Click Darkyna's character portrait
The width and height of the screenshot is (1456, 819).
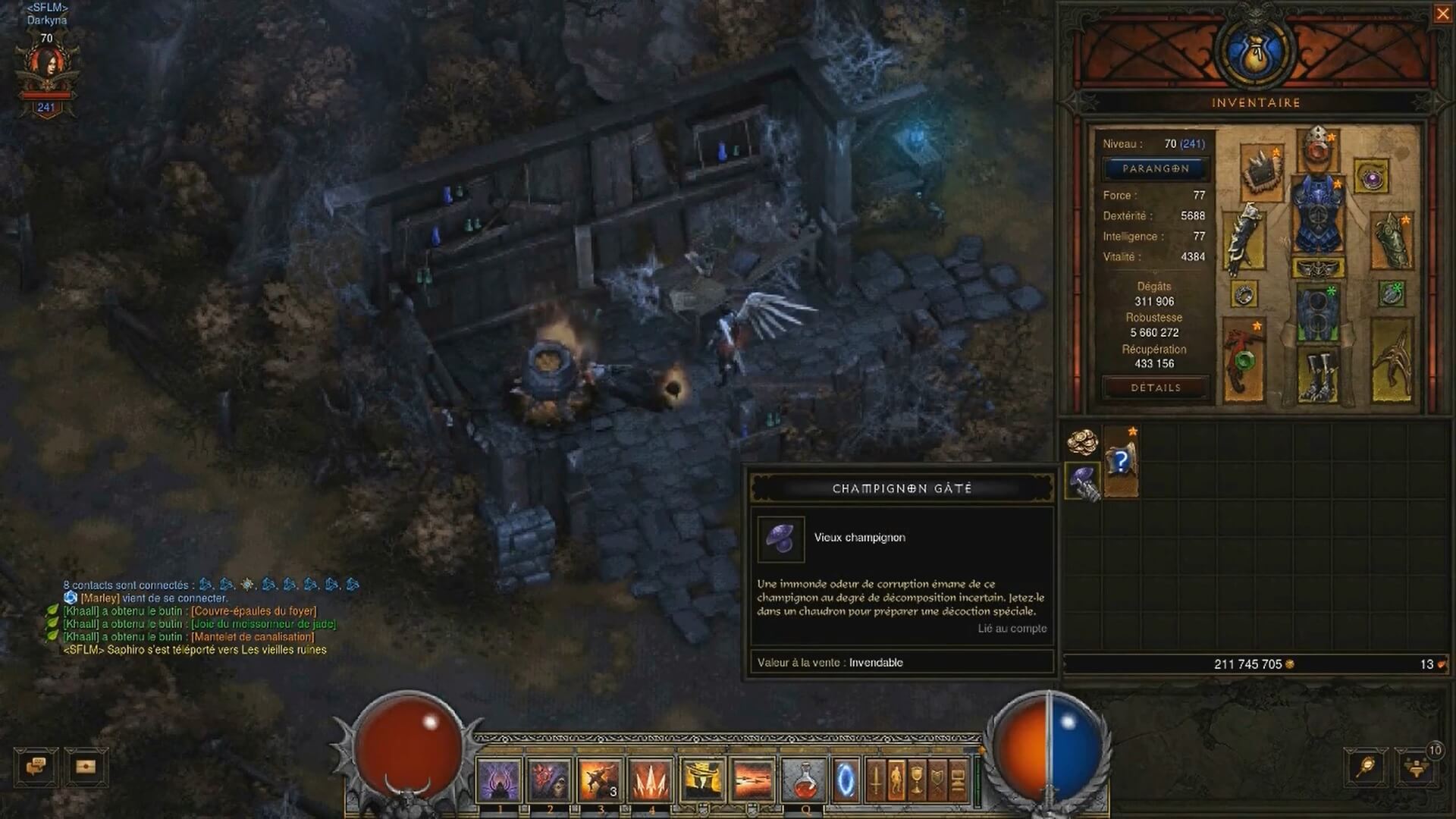point(47,70)
